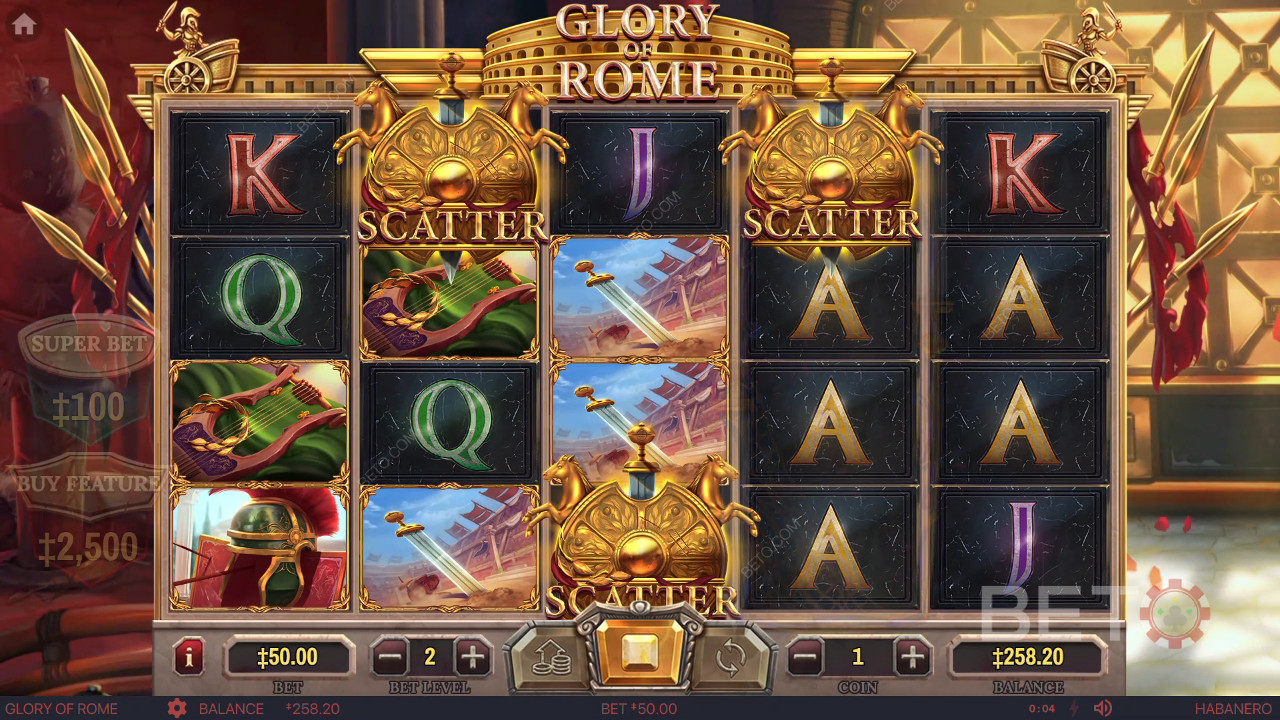Viewport: 1280px width, 720px height.
Task: Buy the feature for 2,500
Action: [x=89, y=485]
